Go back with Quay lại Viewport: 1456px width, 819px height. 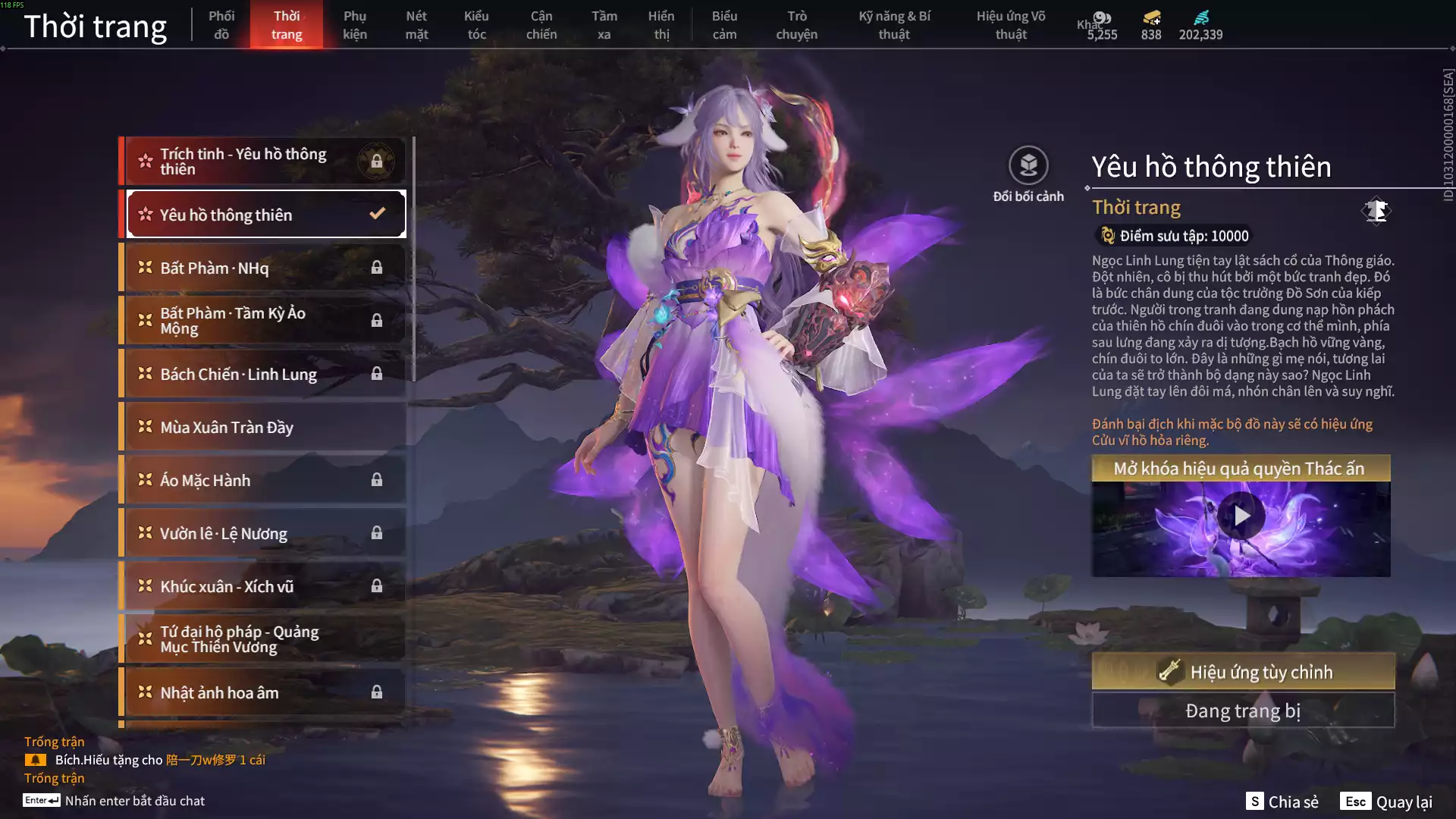click(x=1387, y=802)
